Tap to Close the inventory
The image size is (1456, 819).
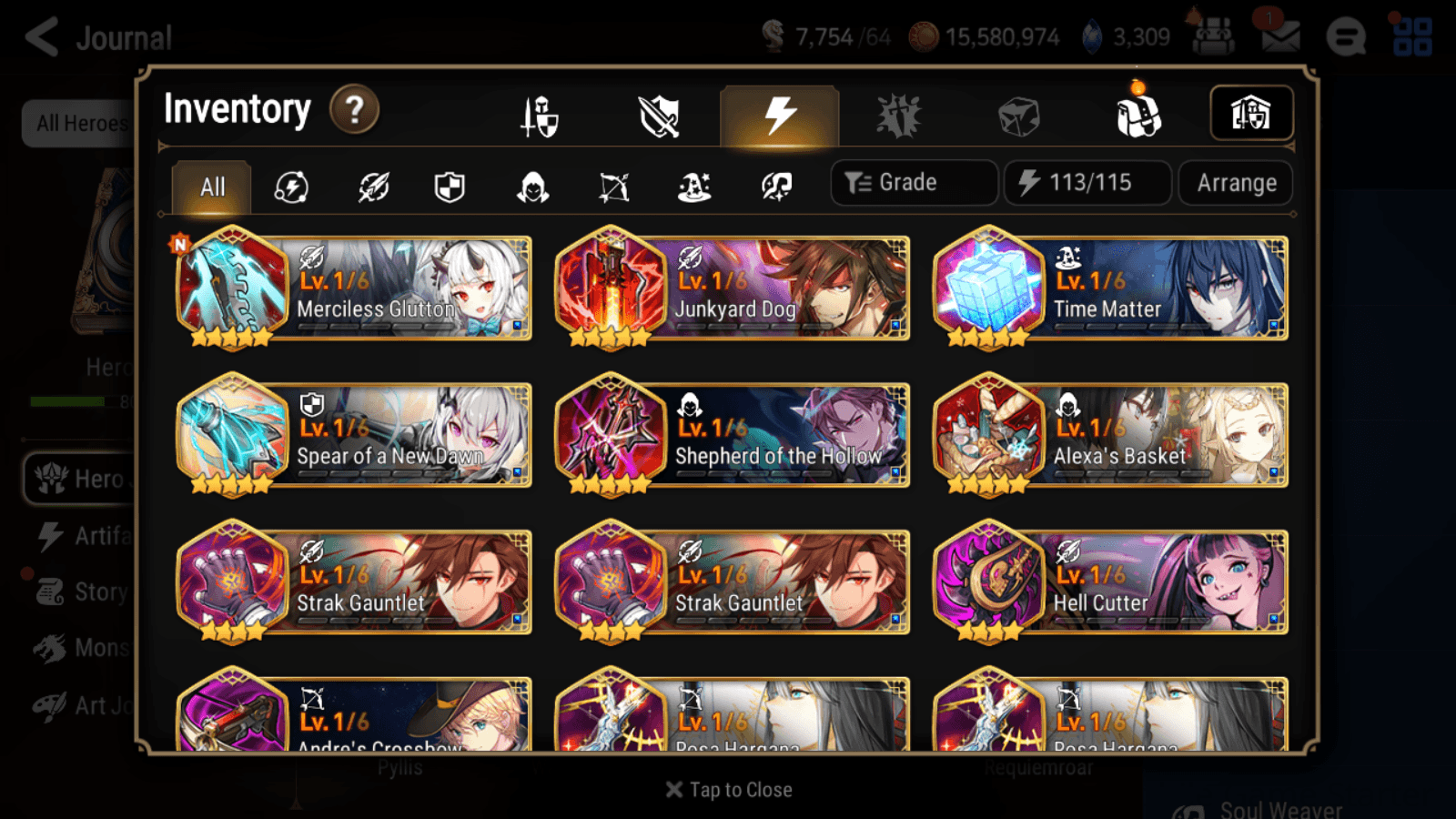tap(728, 789)
